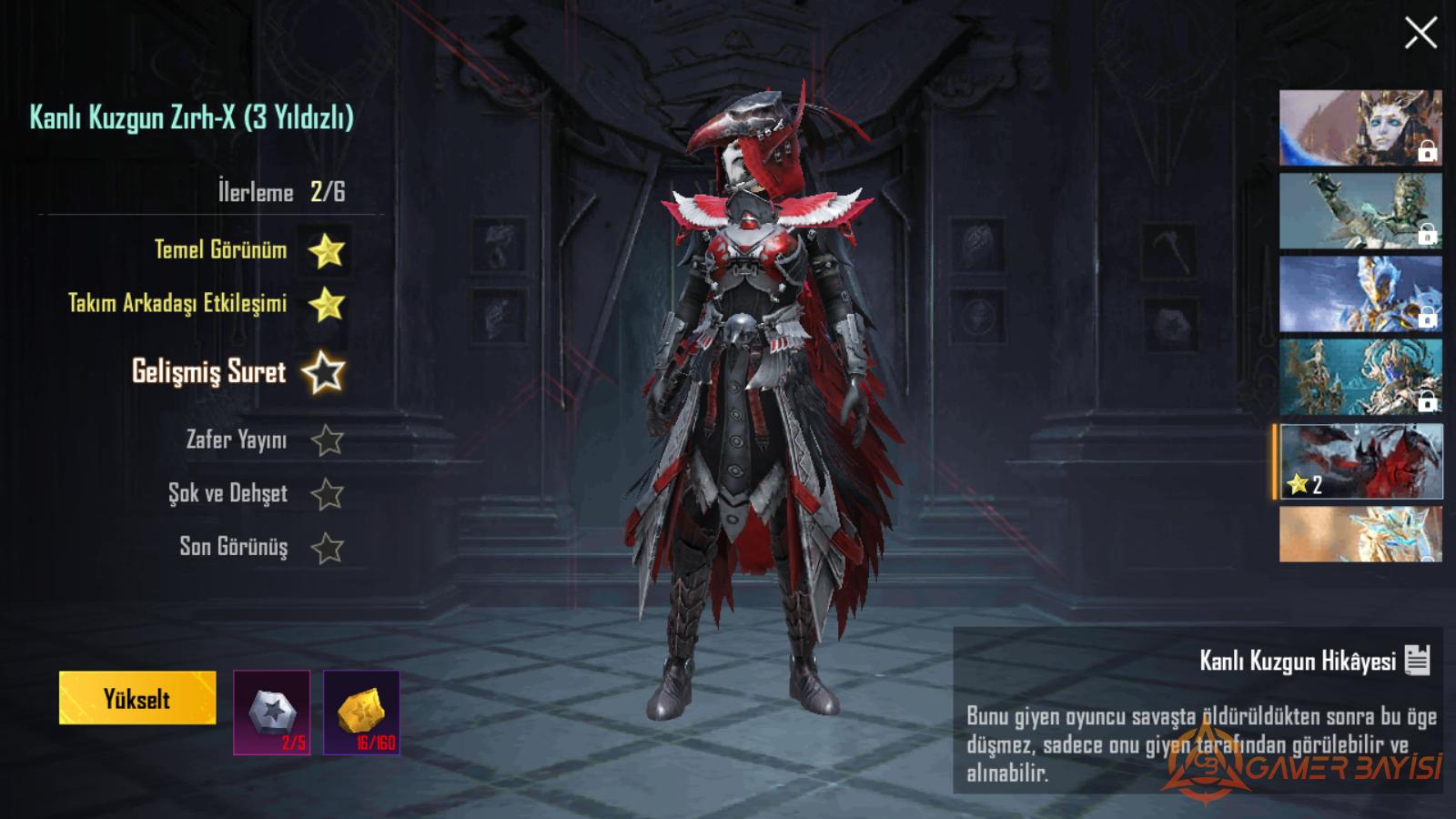Select the gold nugget material slot
The image size is (1456, 819).
[x=361, y=713]
